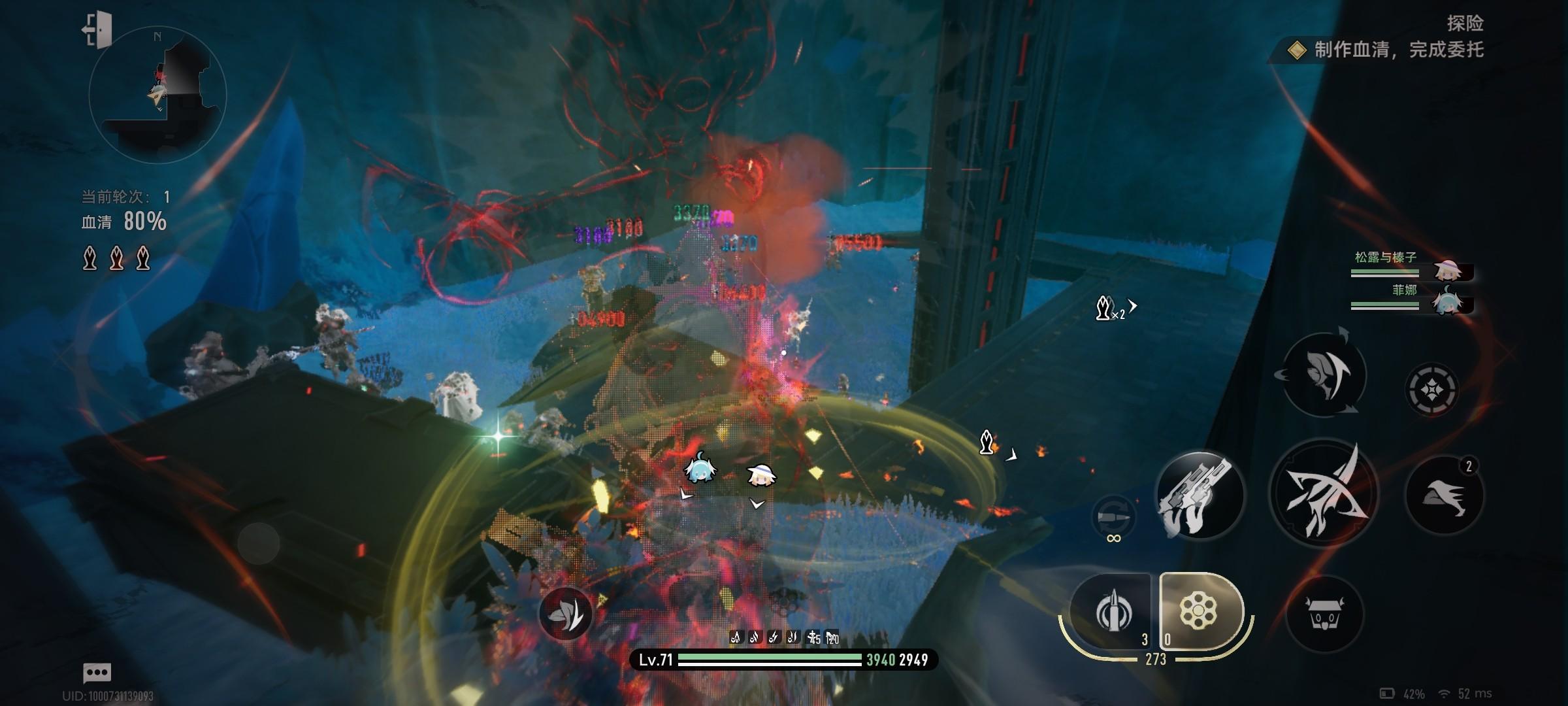Open the chat bubble icon
Viewport: 1568px width, 706px height.
tap(97, 672)
